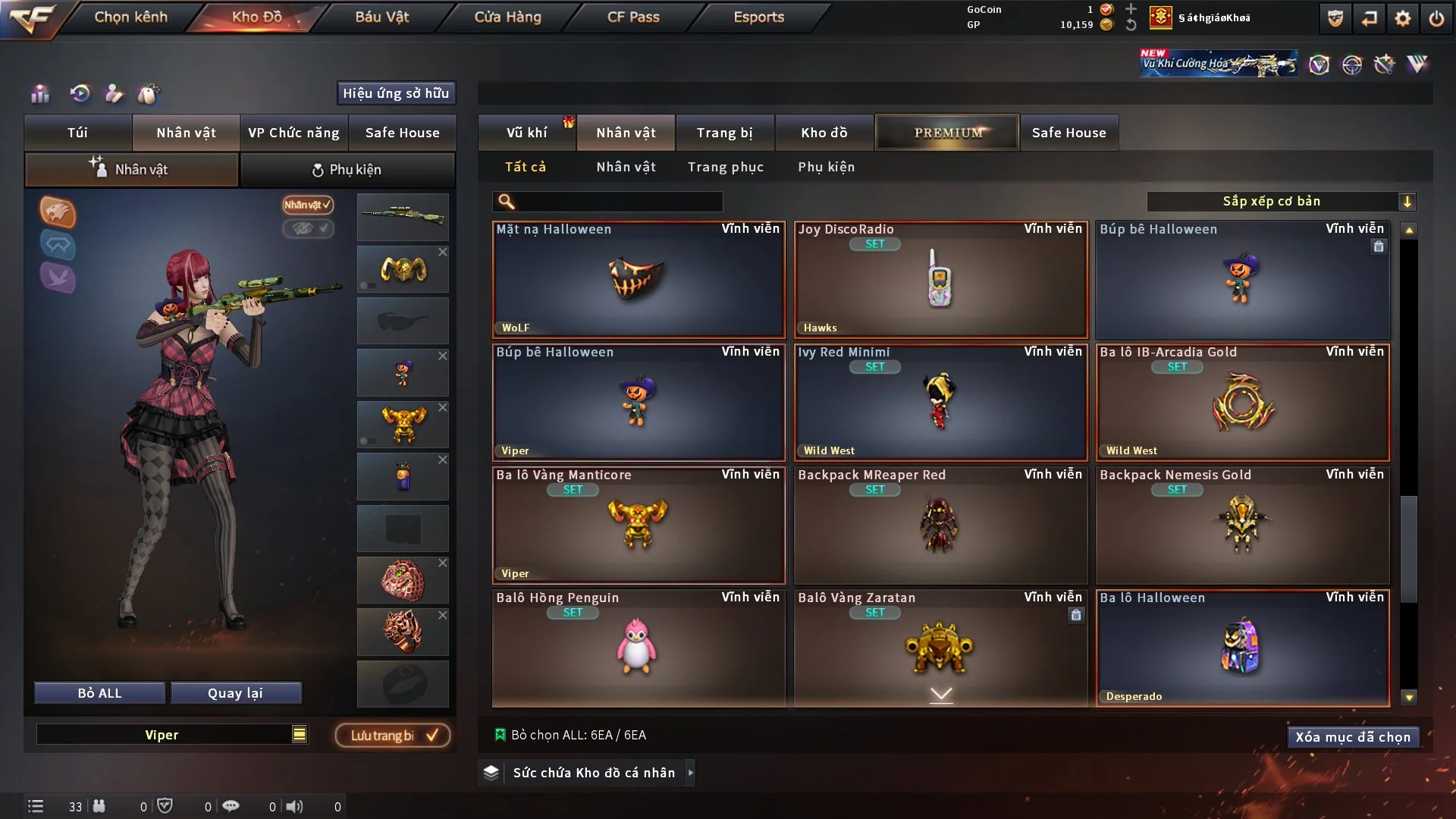Expand the Sức chứa Kho đồ cá nhân arrow
Viewport: 1456px width, 819px height.
(x=691, y=773)
